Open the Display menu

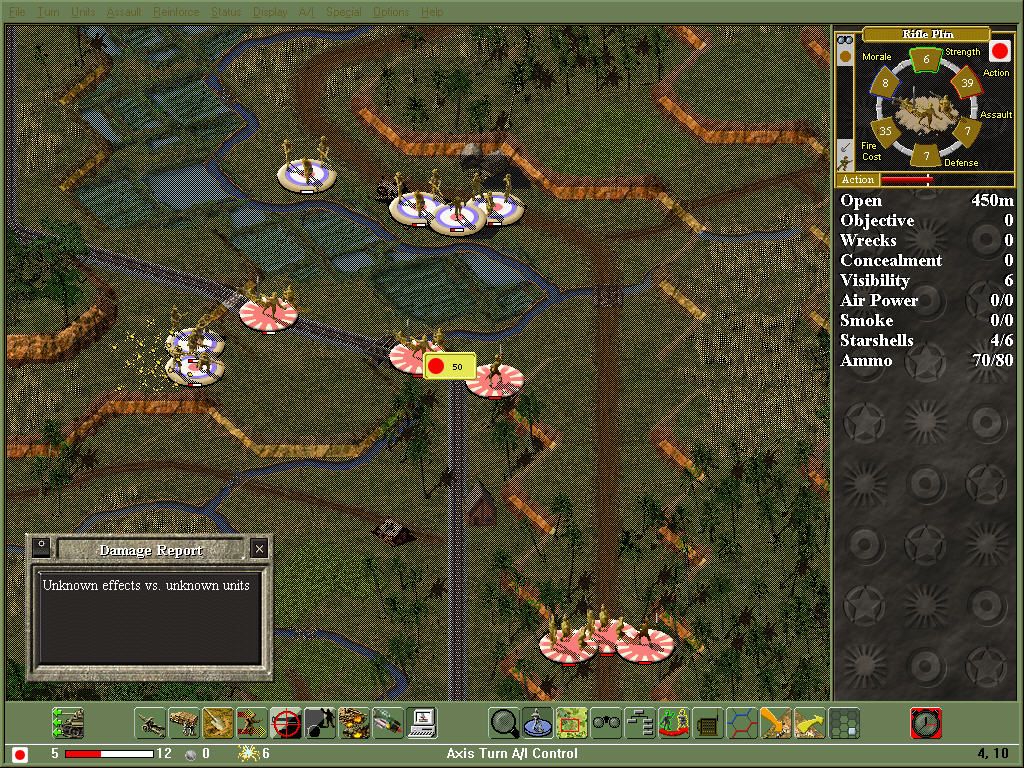270,12
